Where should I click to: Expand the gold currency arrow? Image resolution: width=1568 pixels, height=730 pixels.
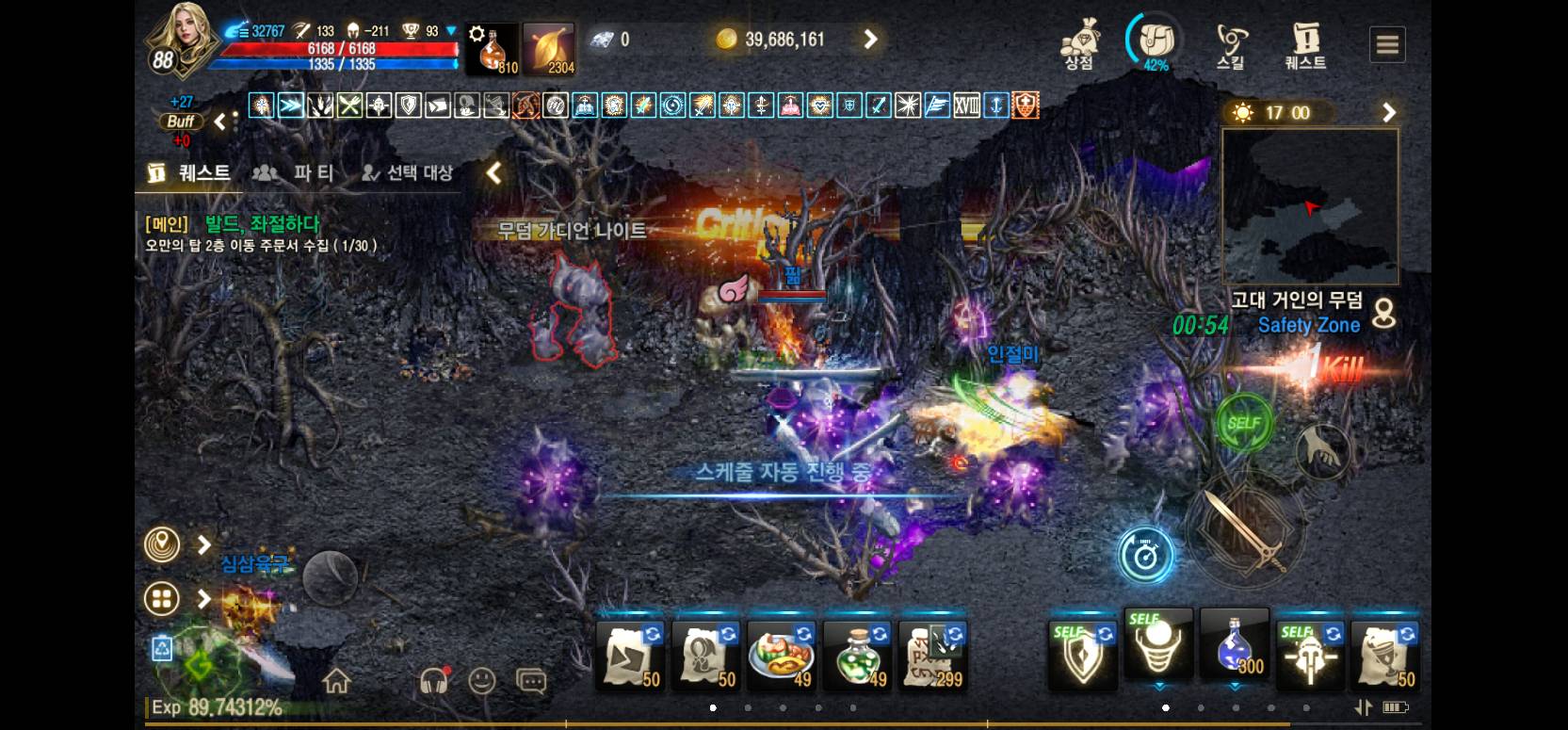(870, 40)
